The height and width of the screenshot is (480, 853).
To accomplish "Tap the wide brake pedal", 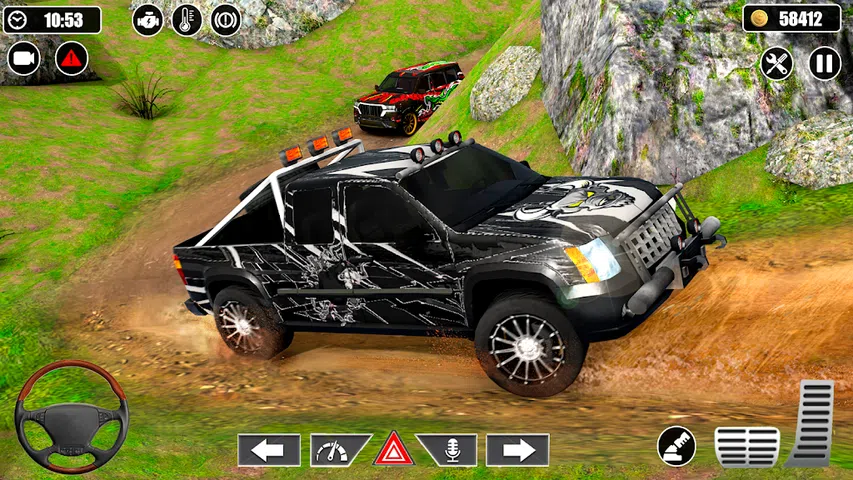I will [747, 446].
